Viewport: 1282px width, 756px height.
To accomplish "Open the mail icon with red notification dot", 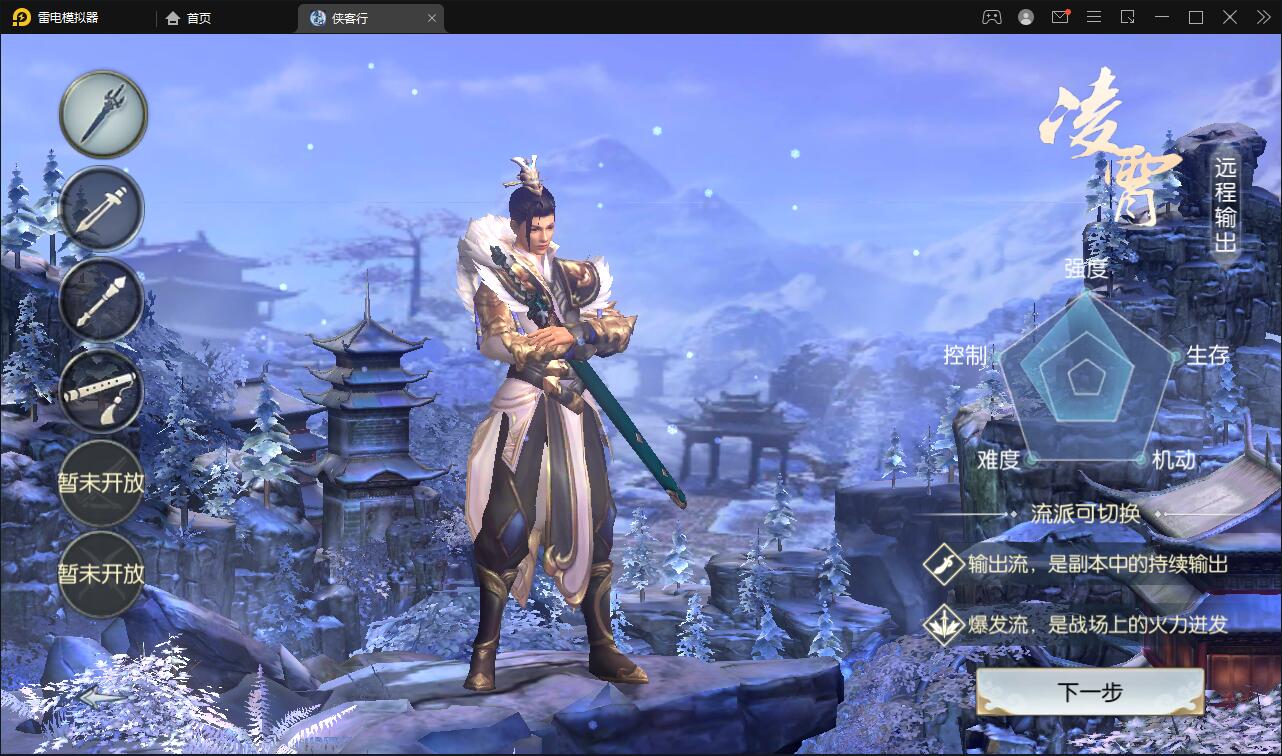I will click(x=1060, y=17).
